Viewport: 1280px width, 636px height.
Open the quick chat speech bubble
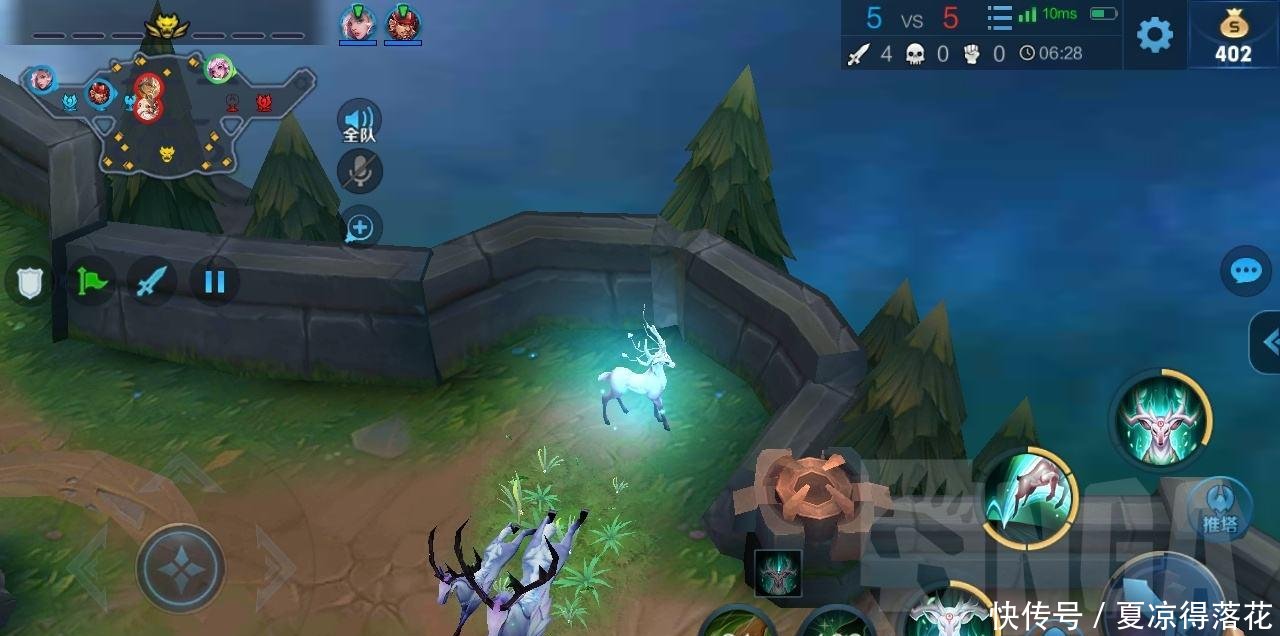(1246, 271)
